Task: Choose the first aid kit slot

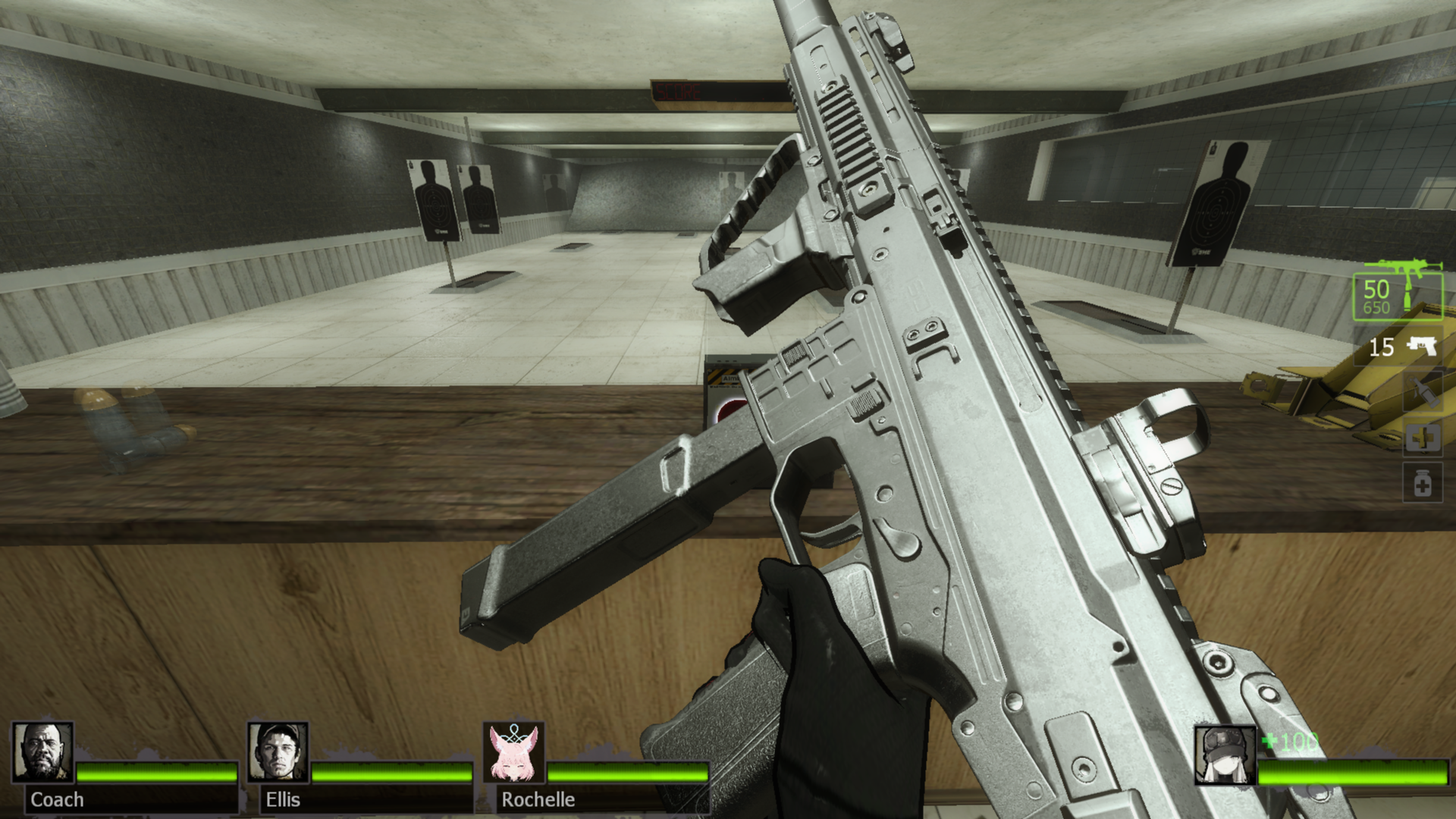Action: 1422,438
